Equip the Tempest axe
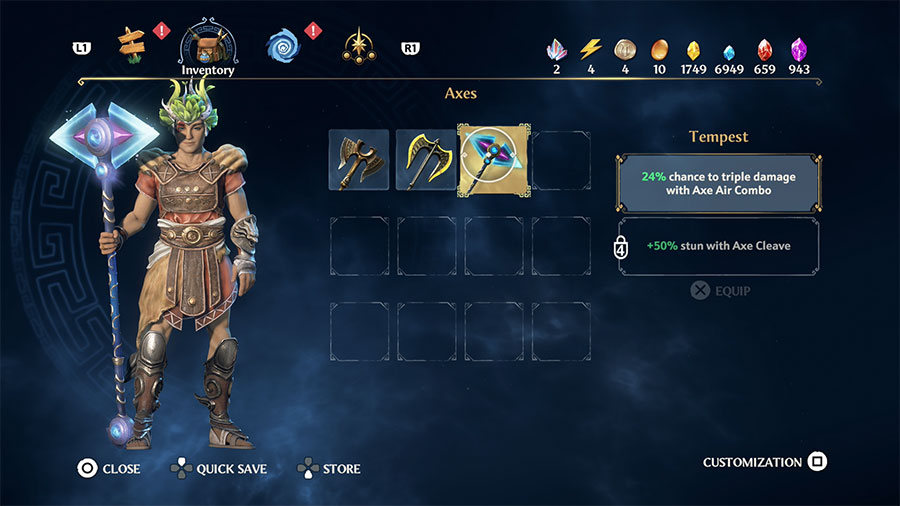Image resolution: width=900 pixels, height=506 pixels. point(720,291)
